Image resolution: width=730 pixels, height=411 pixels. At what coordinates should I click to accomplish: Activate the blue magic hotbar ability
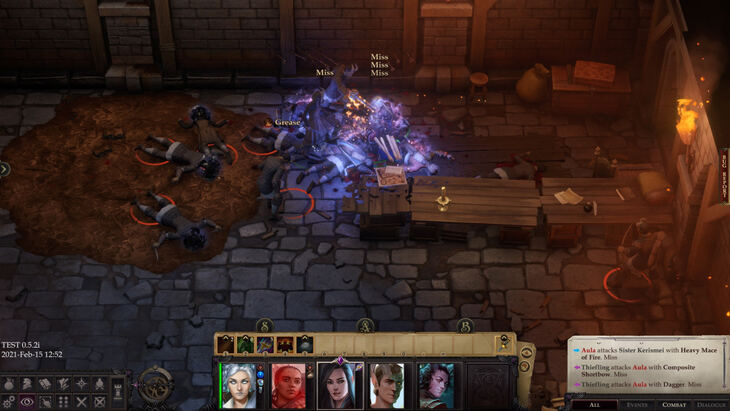point(265,344)
